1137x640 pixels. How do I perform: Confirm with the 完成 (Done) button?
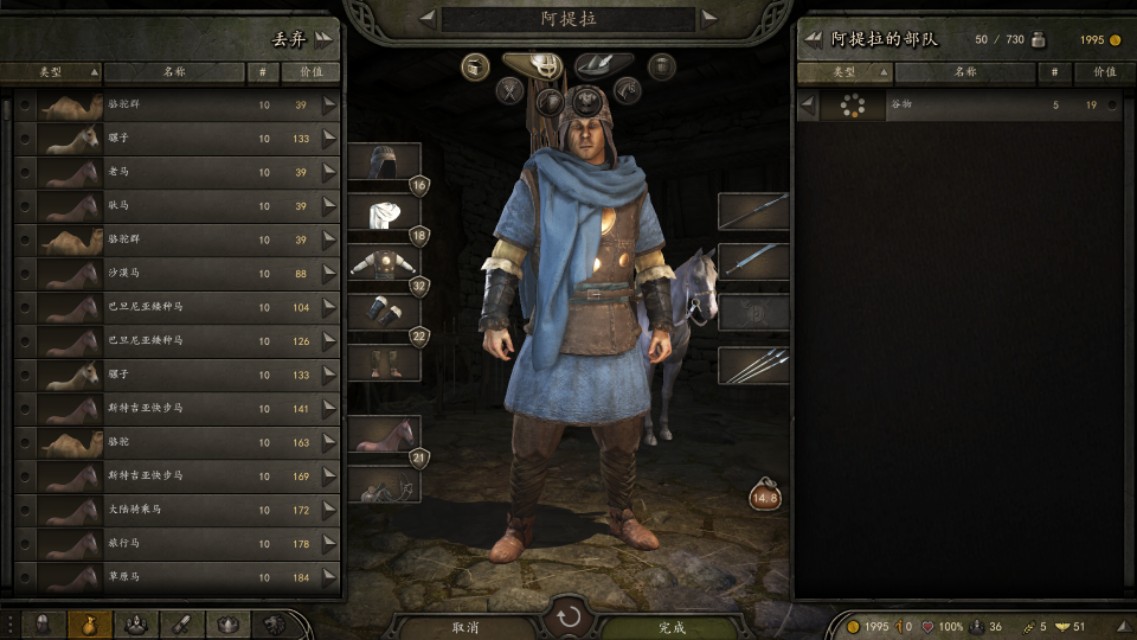click(672, 627)
